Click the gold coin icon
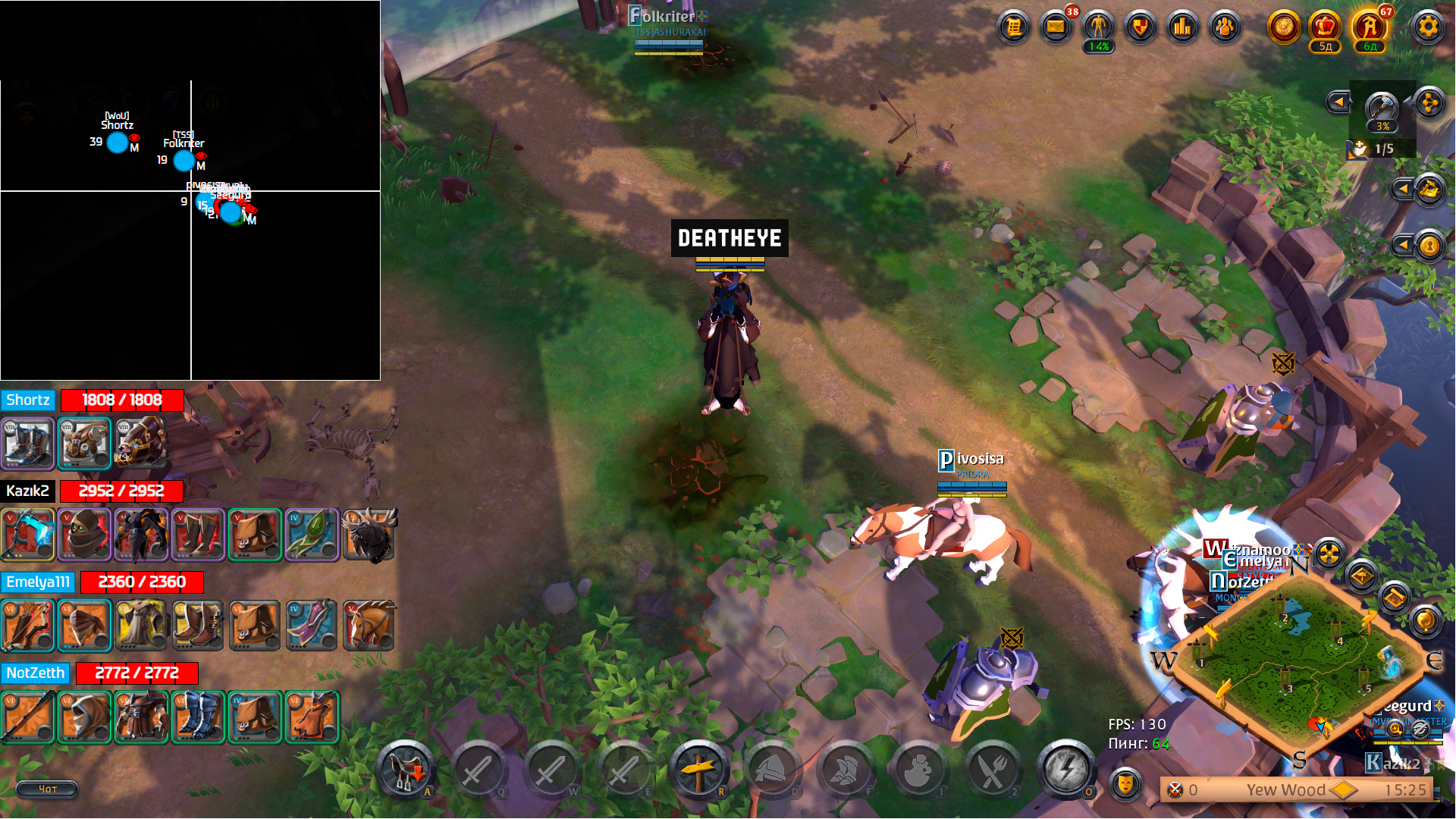The height and width of the screenshot is (819, 1456). 1283,28
